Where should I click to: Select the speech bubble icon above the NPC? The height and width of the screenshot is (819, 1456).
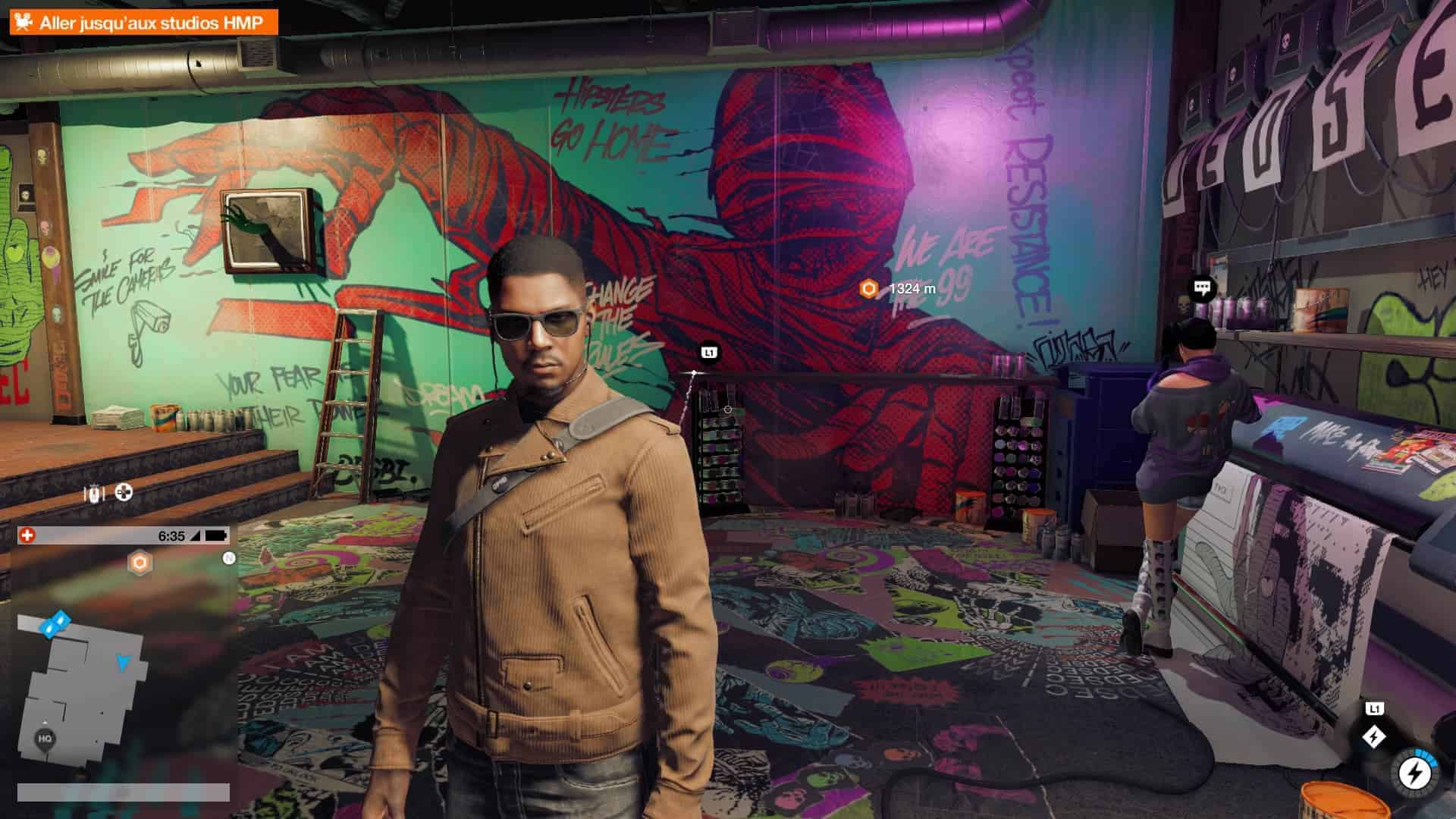tap(1201, 287)
